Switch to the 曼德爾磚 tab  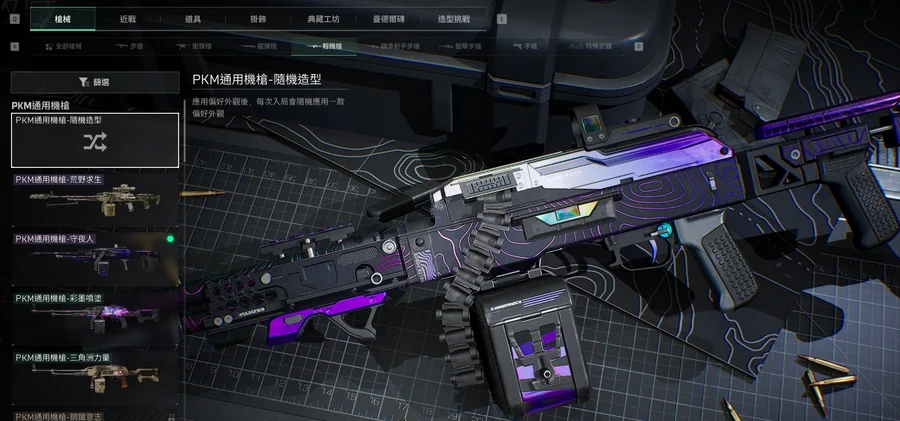[x=389, y=18]
